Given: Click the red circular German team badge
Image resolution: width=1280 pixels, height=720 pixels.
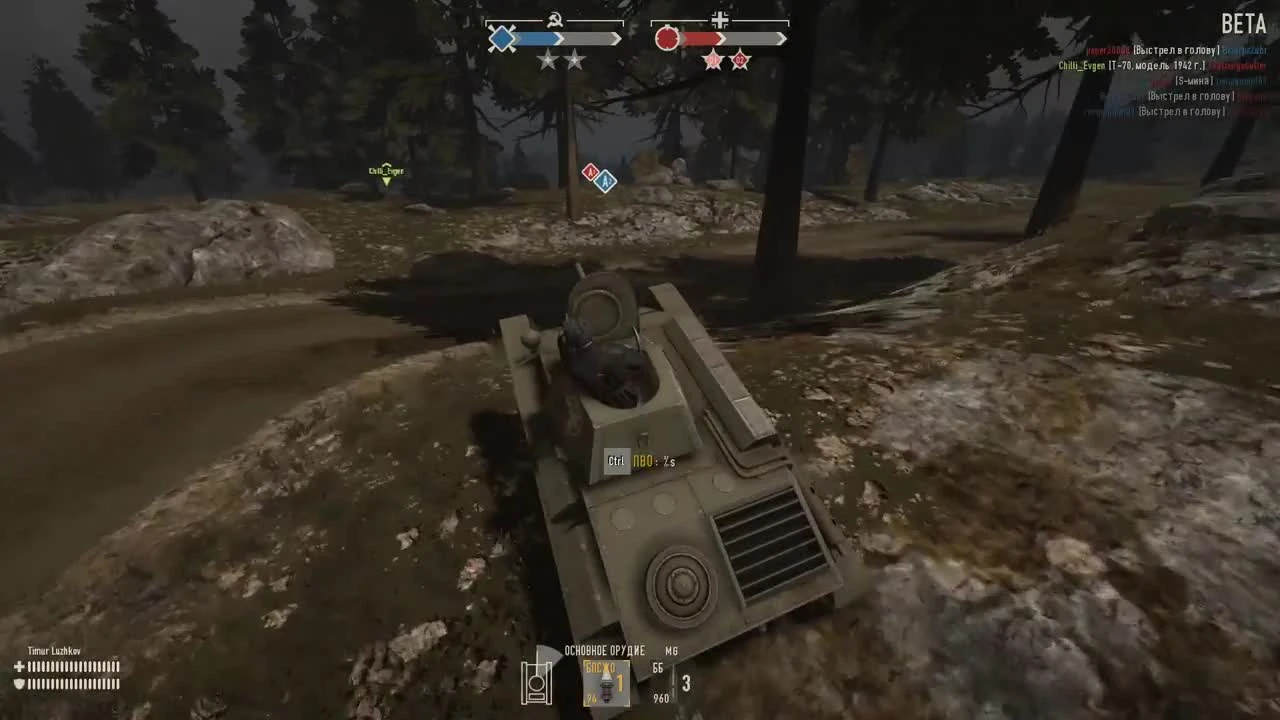Looking at the screenshot, I should coord(666,38).
